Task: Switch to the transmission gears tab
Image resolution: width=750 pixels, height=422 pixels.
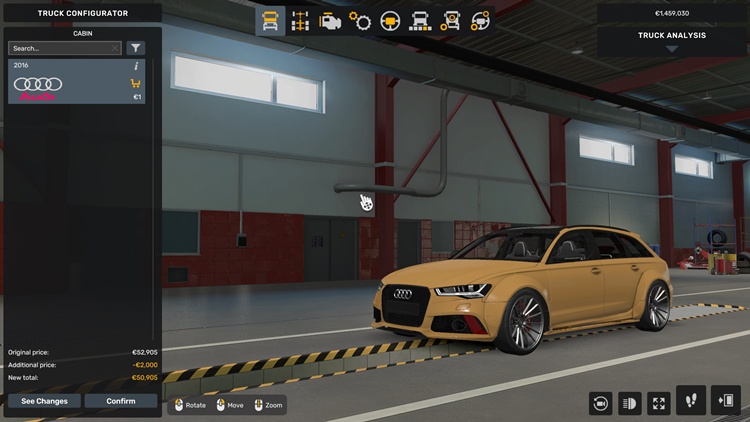Action: (360, 20)
